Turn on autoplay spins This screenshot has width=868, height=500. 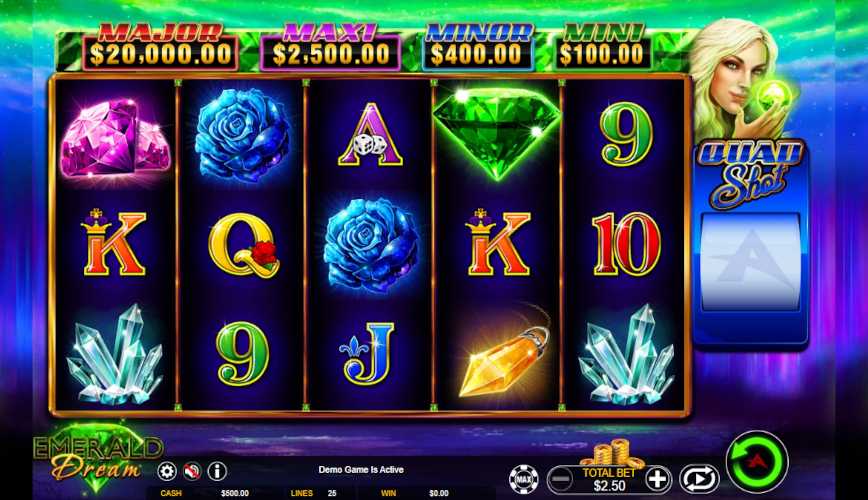tap(699, 478)
